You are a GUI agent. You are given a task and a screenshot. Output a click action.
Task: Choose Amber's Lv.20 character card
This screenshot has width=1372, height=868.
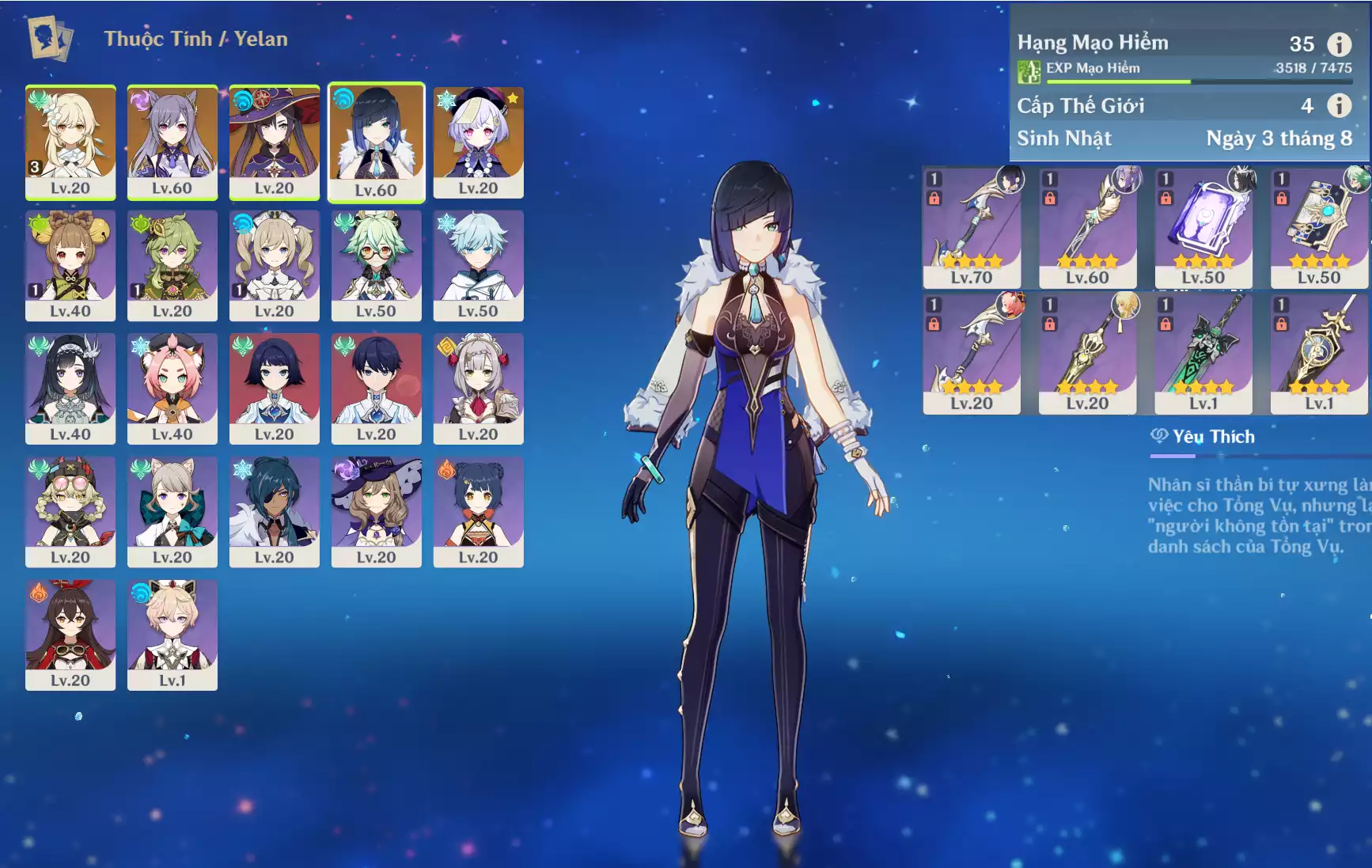(x=70, y=634)
